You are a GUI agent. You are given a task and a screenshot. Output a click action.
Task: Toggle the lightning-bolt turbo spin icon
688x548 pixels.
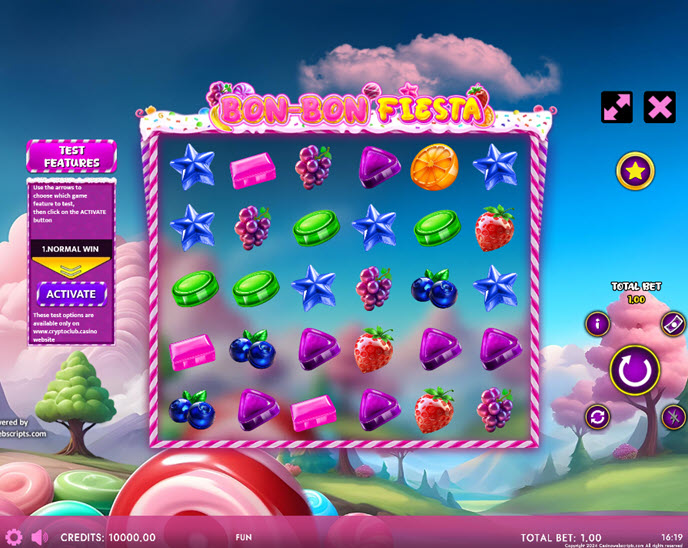coord(672,416)
